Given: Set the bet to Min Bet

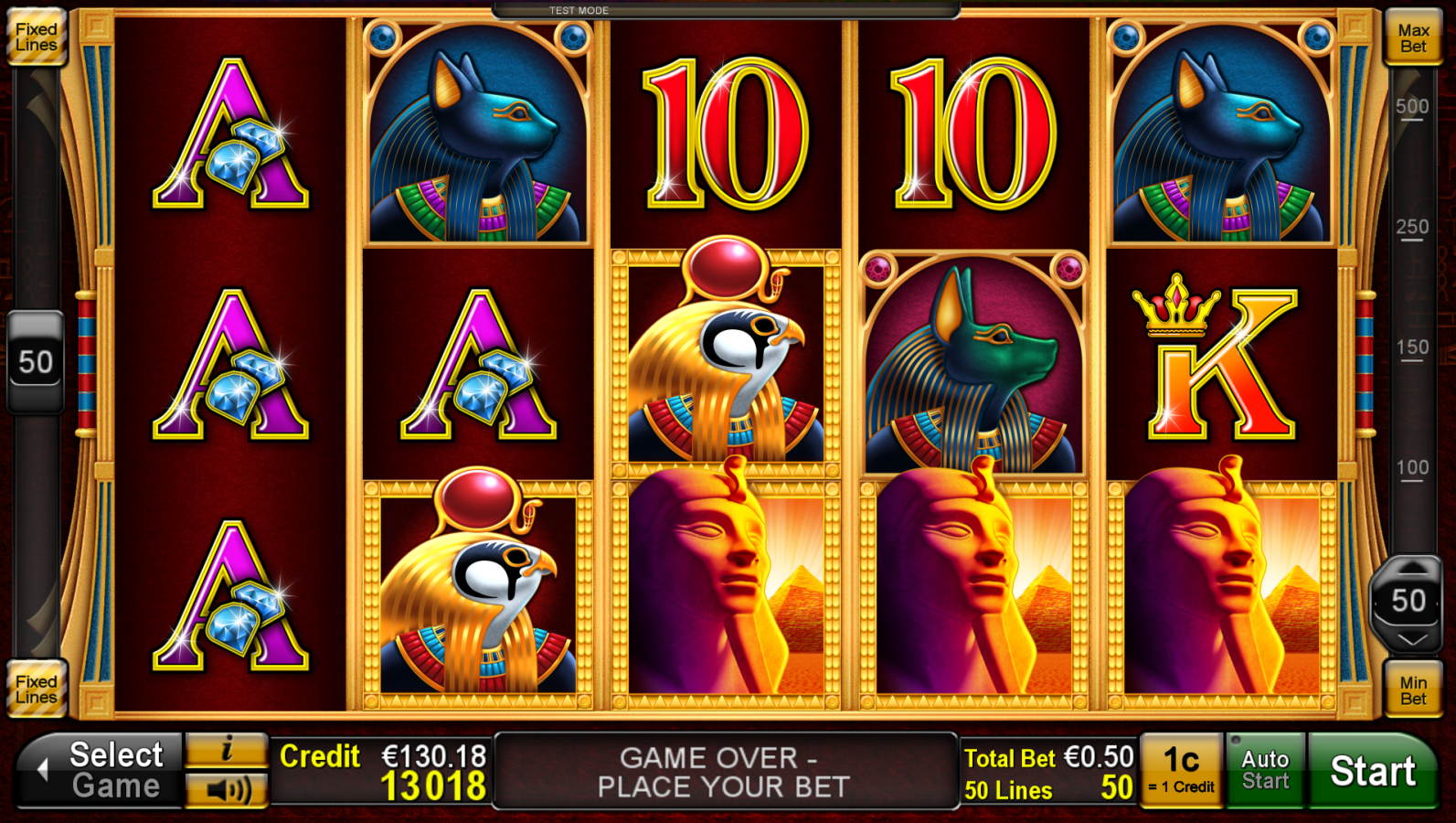Looking at the screenshot, I should point(1412,690).
